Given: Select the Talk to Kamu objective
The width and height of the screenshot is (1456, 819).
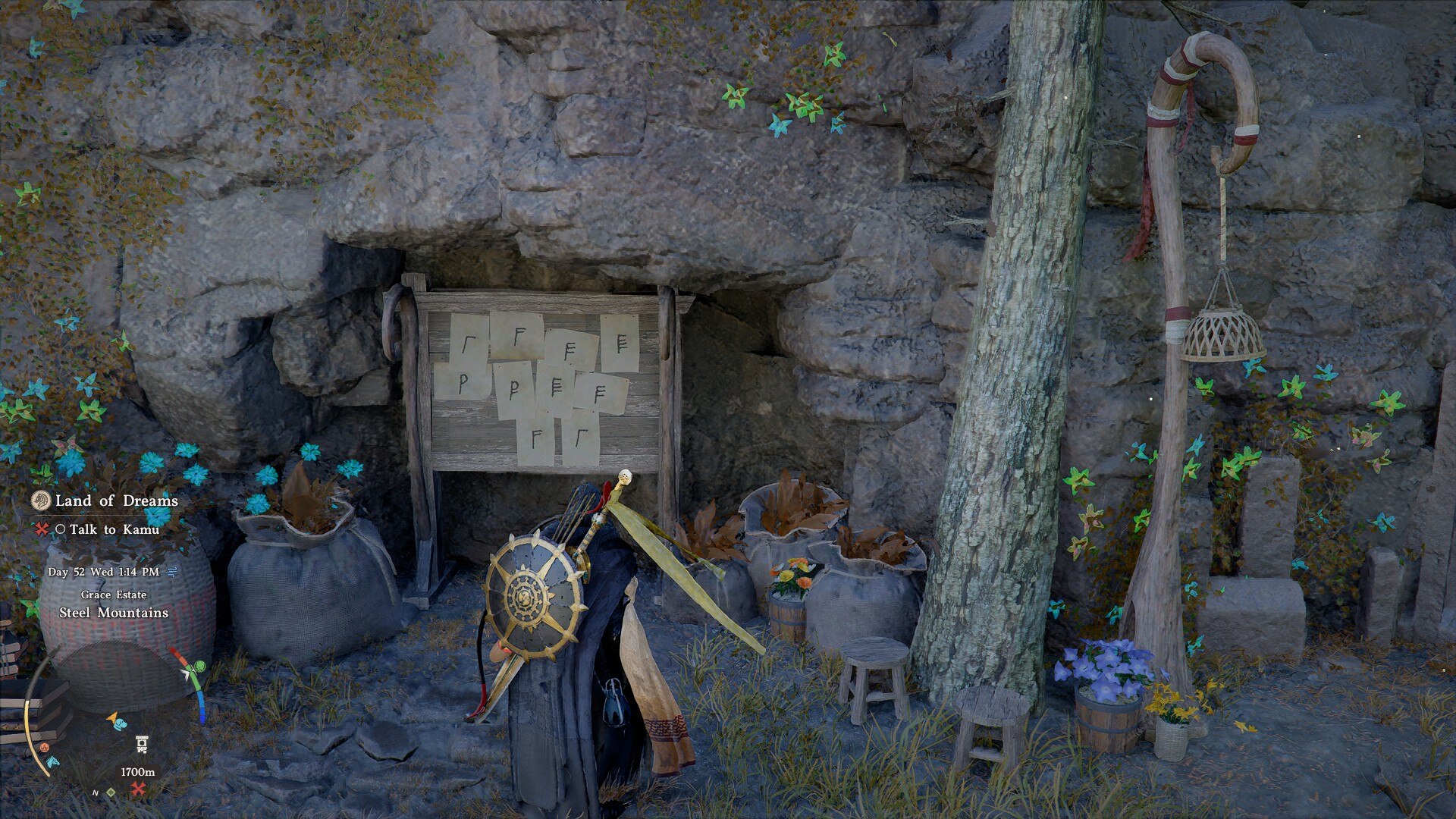Looking at the screenshot, I should point(114,529).
